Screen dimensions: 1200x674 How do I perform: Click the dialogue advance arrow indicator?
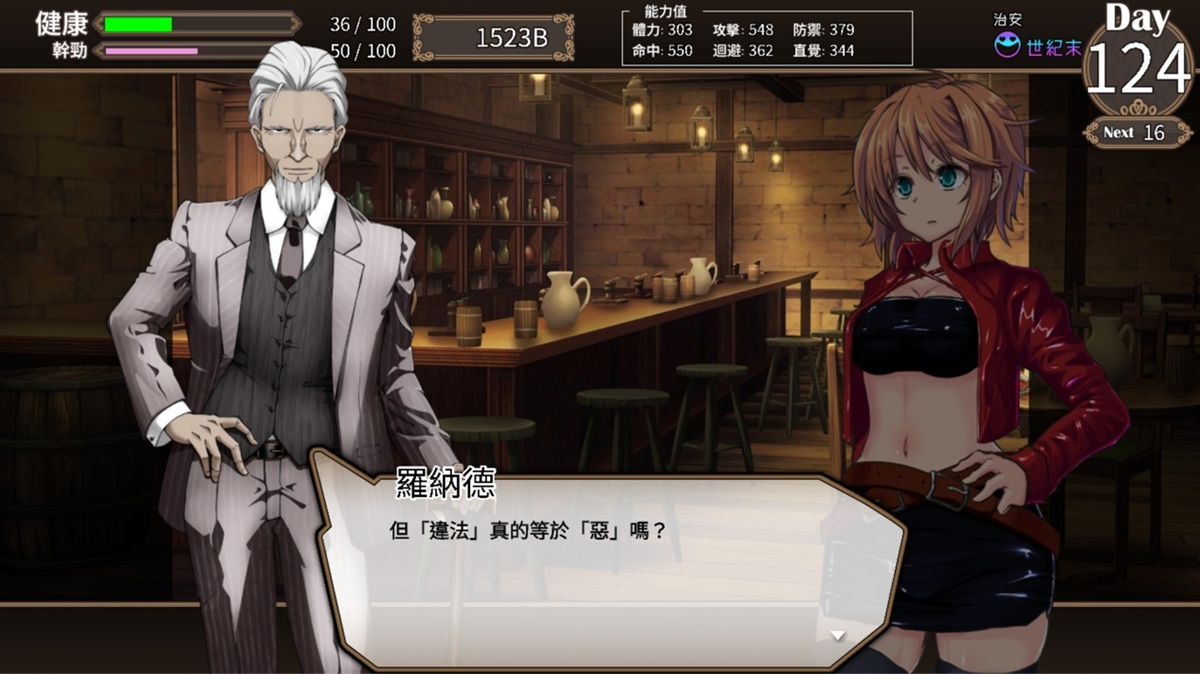click(x=838, y=634)
